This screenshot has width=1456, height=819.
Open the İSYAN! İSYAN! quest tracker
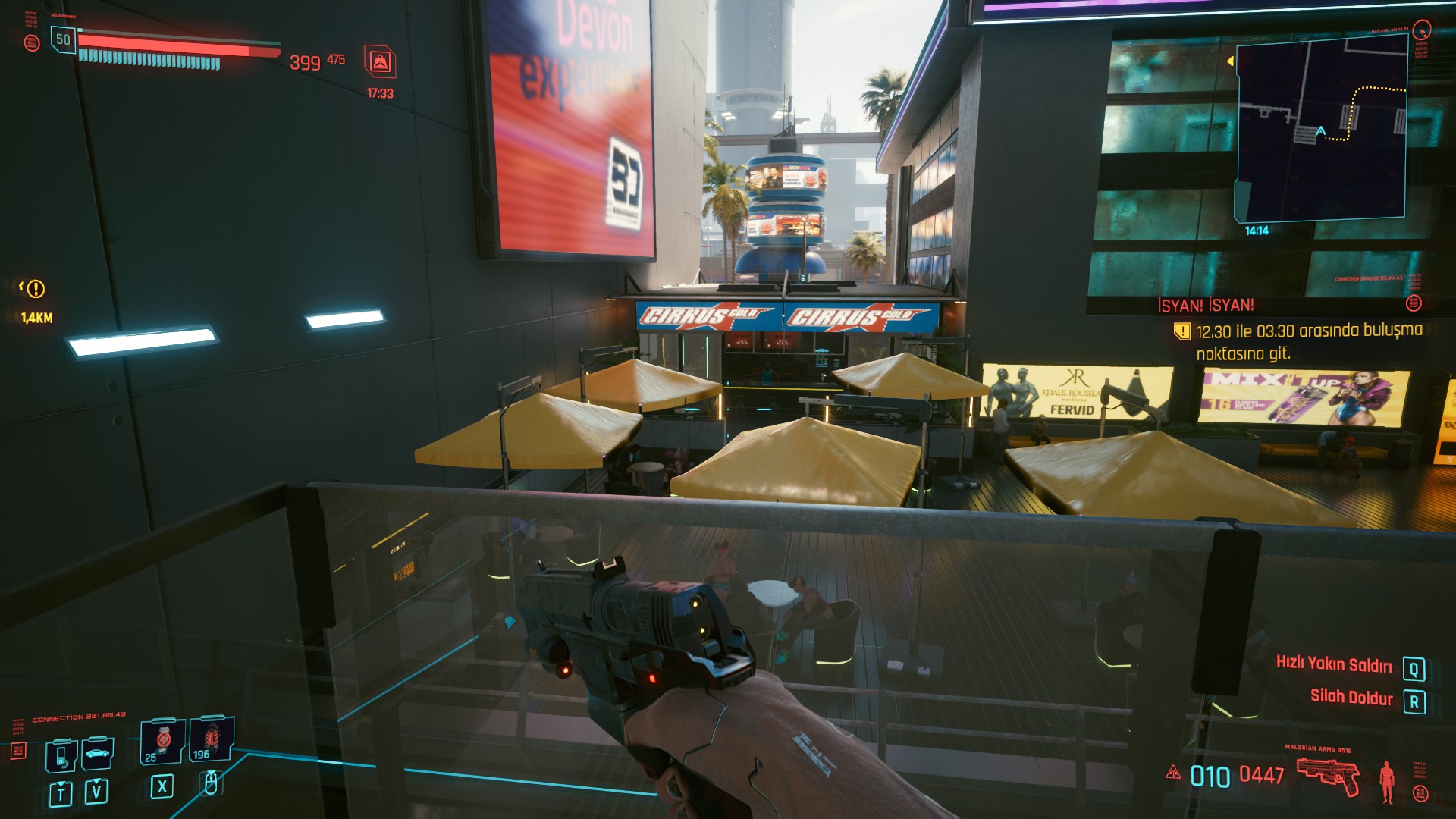tap(1205, 305)
